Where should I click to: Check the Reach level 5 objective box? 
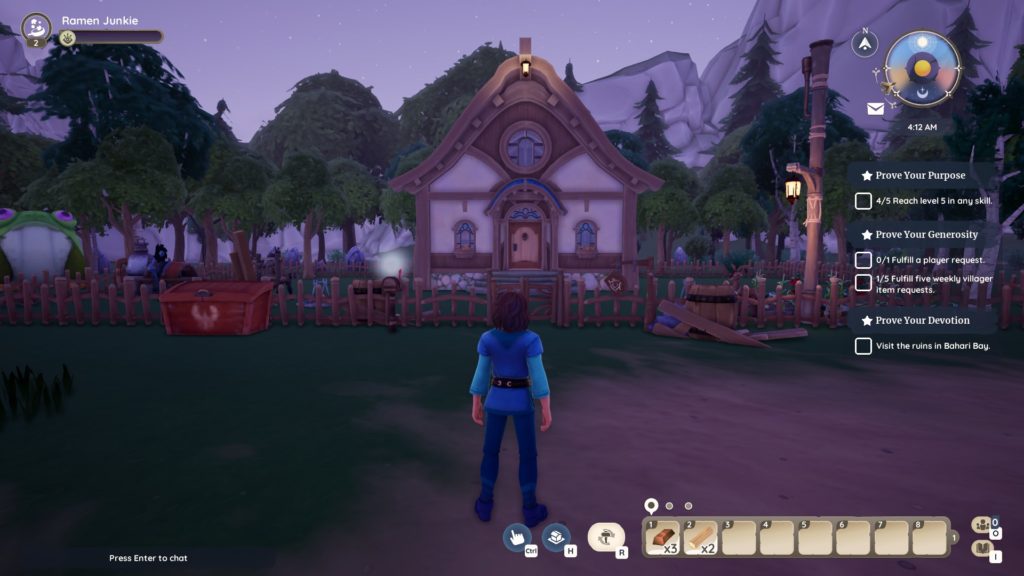pos(863,201)
